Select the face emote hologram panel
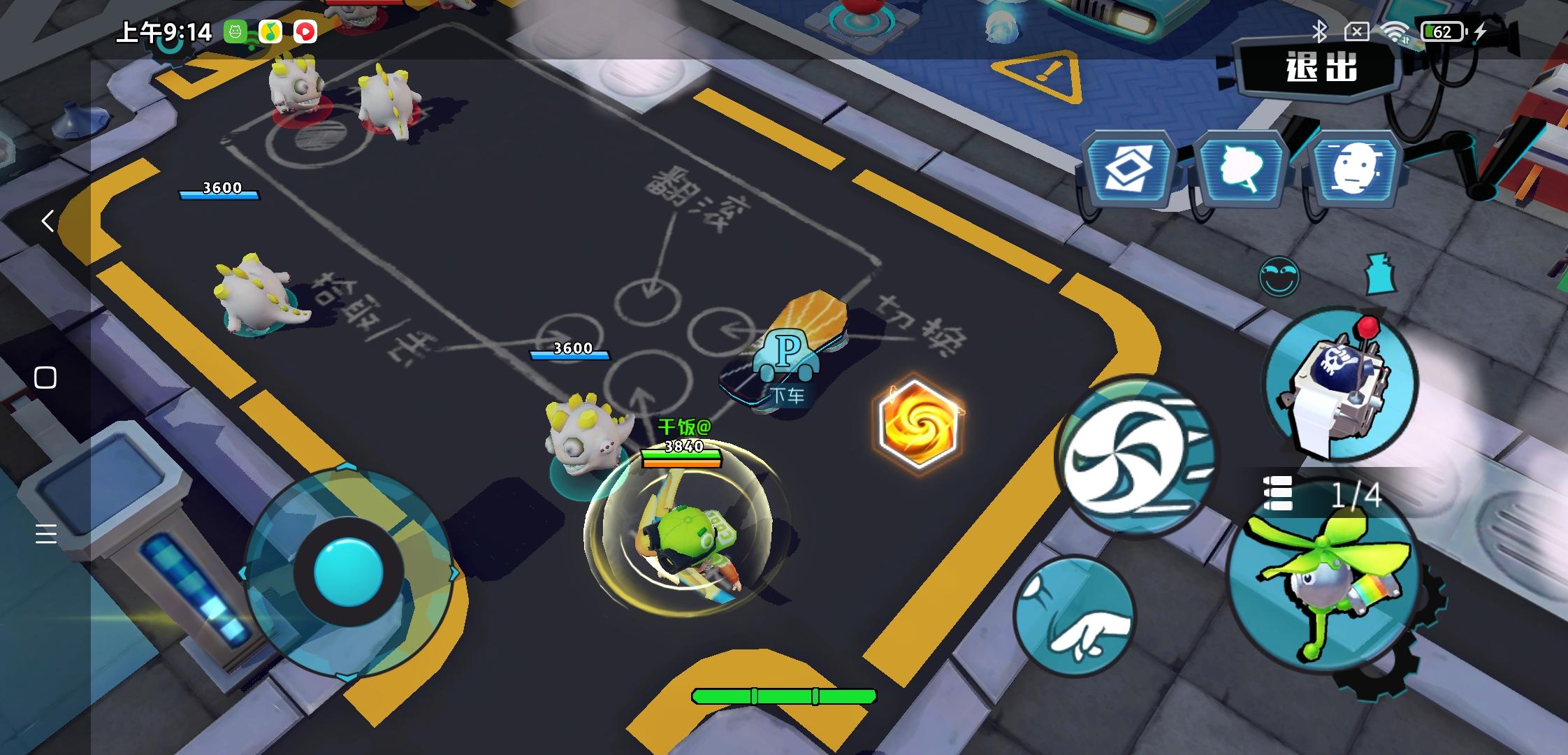Screen dimensions: 1568x755 [x=1358, y=166]
